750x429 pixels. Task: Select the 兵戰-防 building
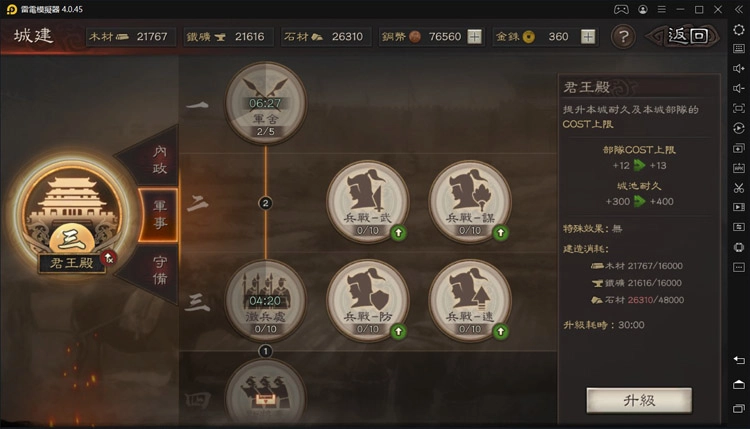(x=367, y=299)
